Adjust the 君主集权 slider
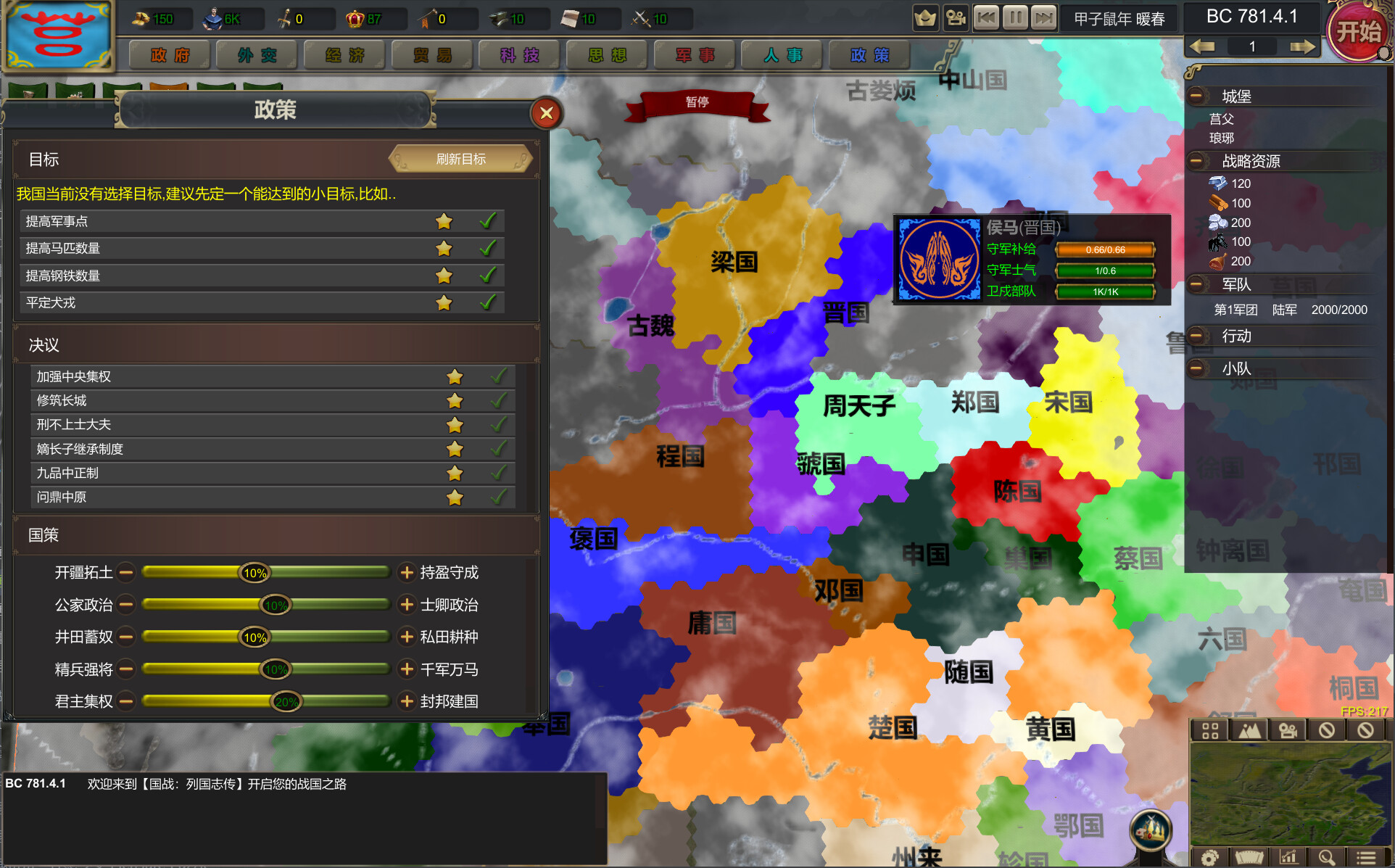The width and height of the screenshot is (1395, 868). tap(289, 701)
